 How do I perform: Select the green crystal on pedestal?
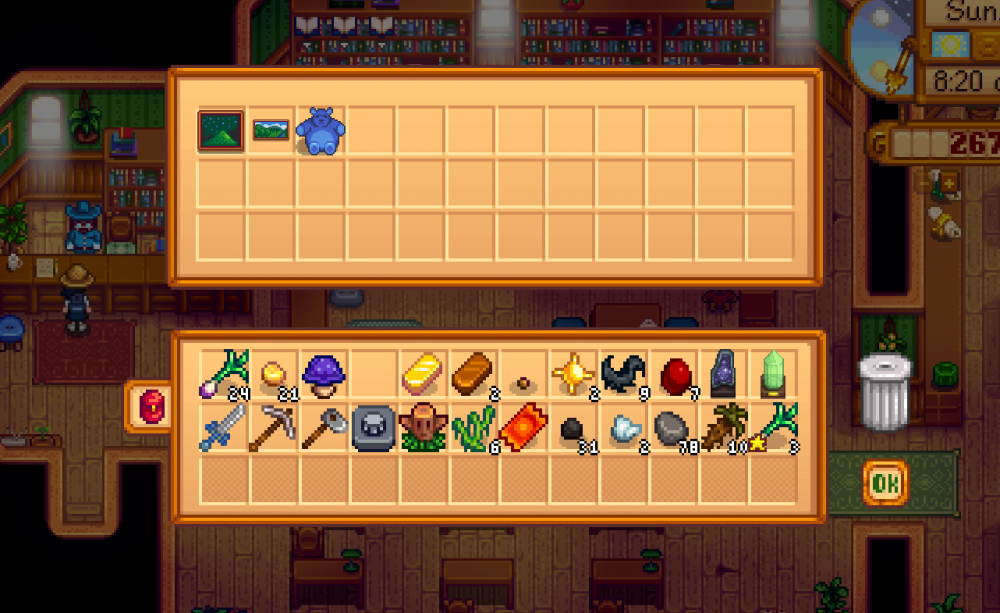coord(774,374)
